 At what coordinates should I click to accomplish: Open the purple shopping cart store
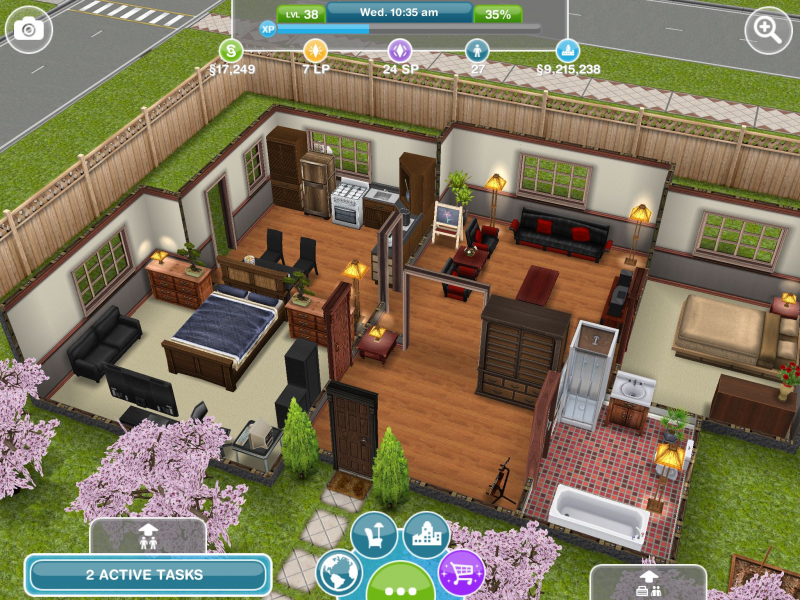[x=461, y=573]
